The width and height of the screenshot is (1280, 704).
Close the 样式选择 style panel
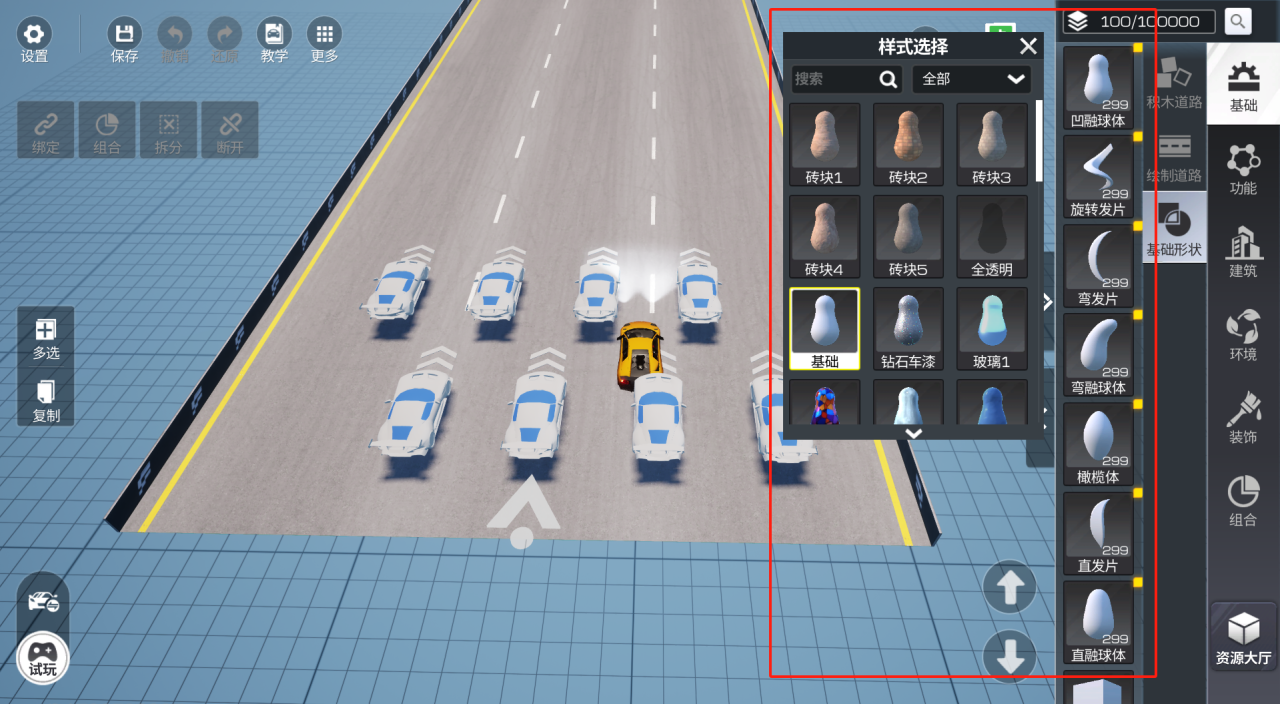pos(1028,46)
